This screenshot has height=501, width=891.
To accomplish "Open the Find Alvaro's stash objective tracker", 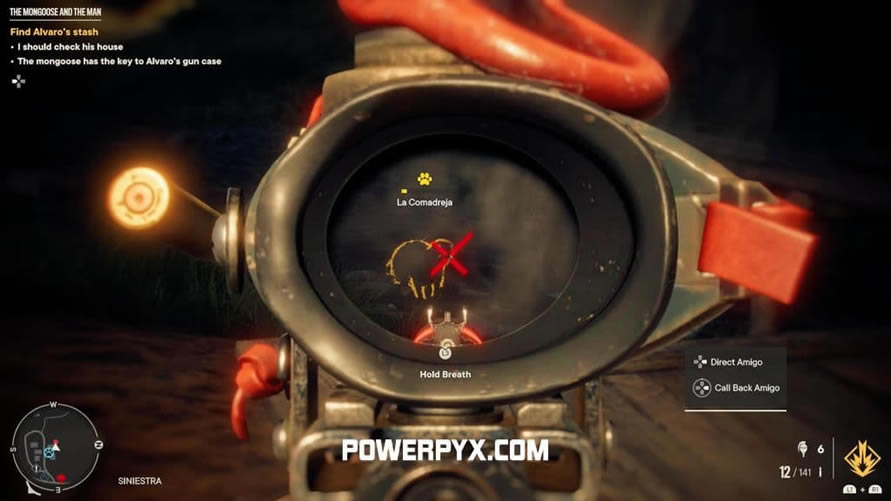I will (x=55, y=32).
